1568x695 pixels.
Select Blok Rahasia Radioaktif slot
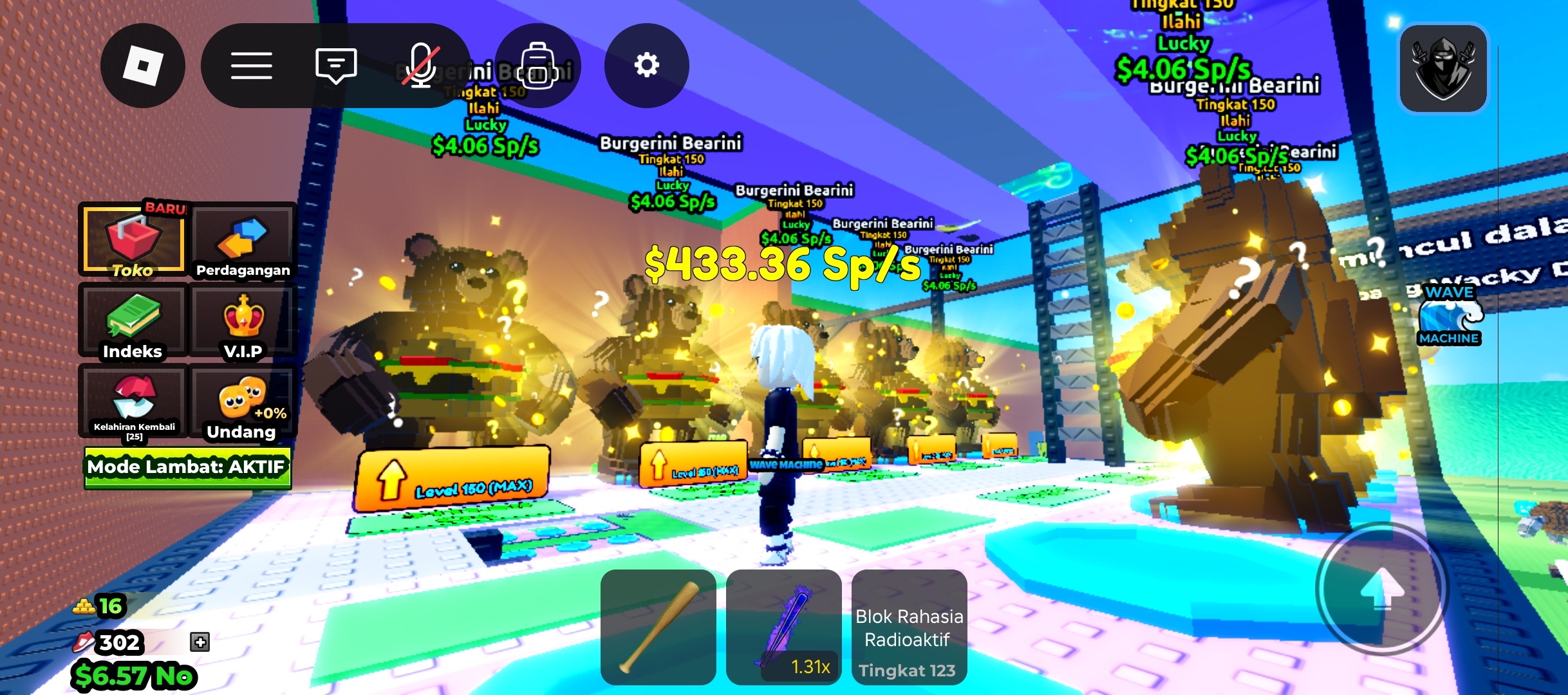[909, 627]
